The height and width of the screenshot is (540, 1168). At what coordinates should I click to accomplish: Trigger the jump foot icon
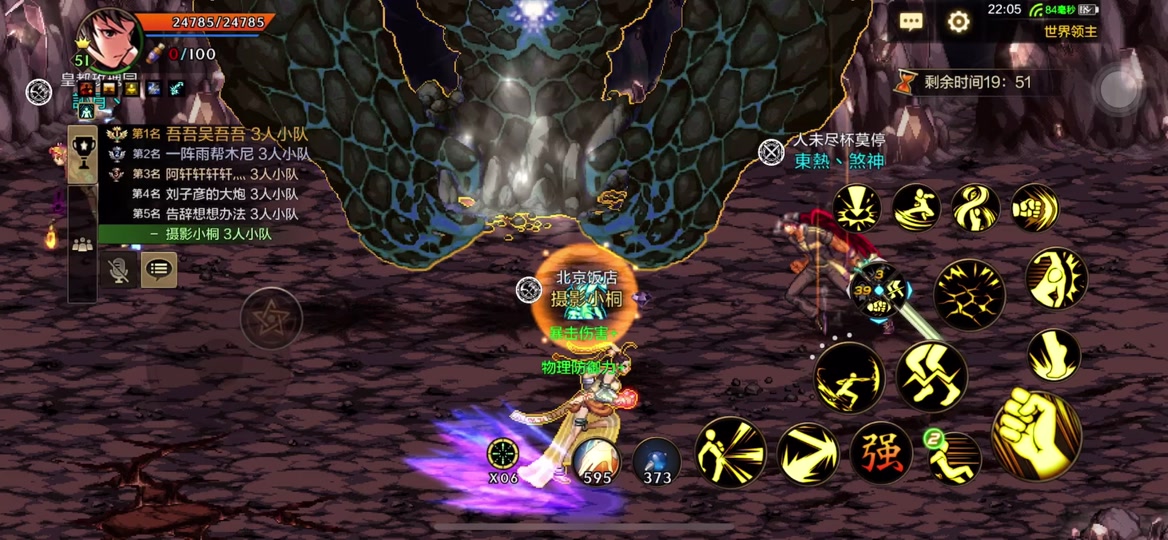point(1054,355)
